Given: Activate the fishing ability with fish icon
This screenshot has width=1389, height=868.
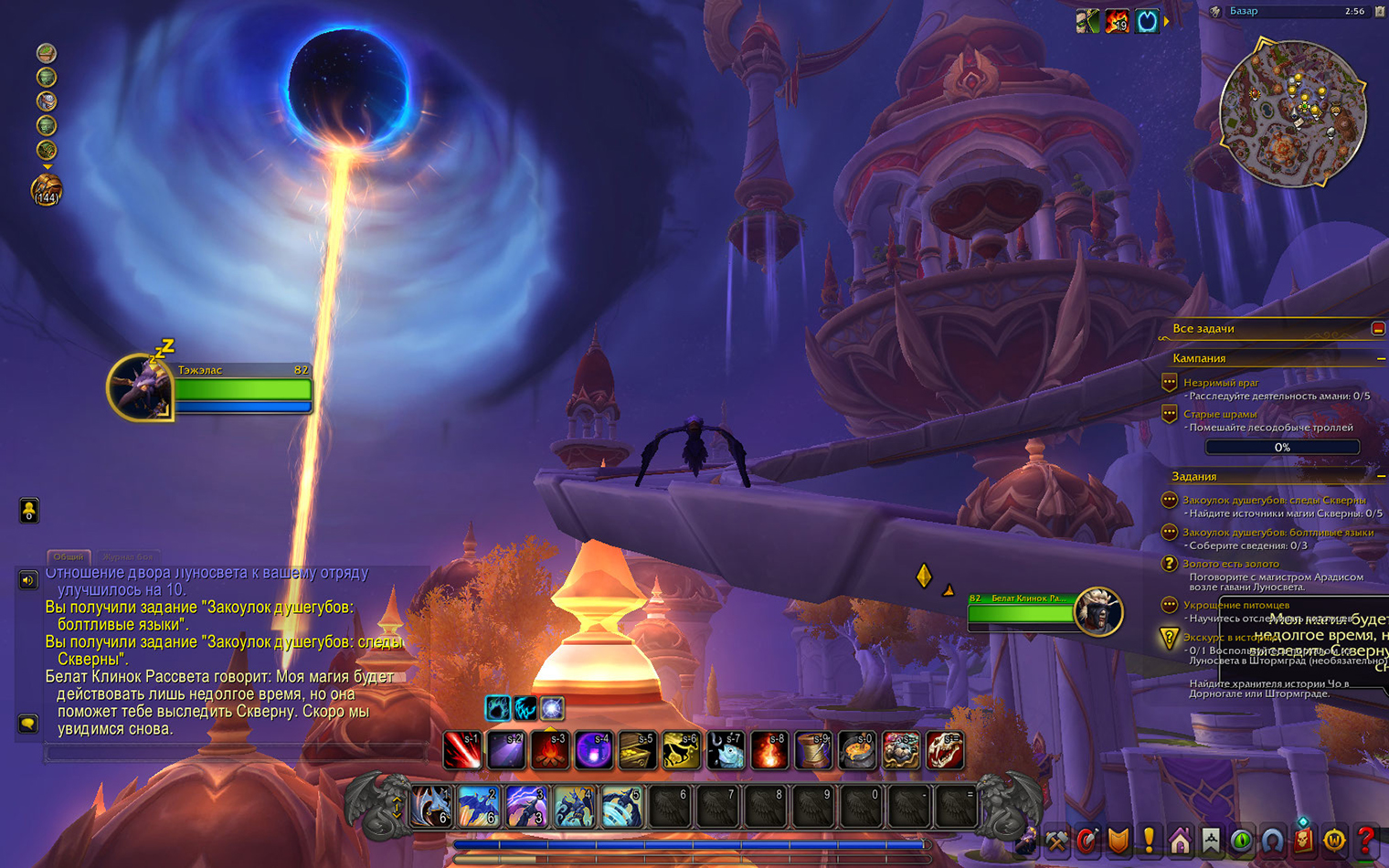Looking at the screenshot, I should [x=726, y=751].
